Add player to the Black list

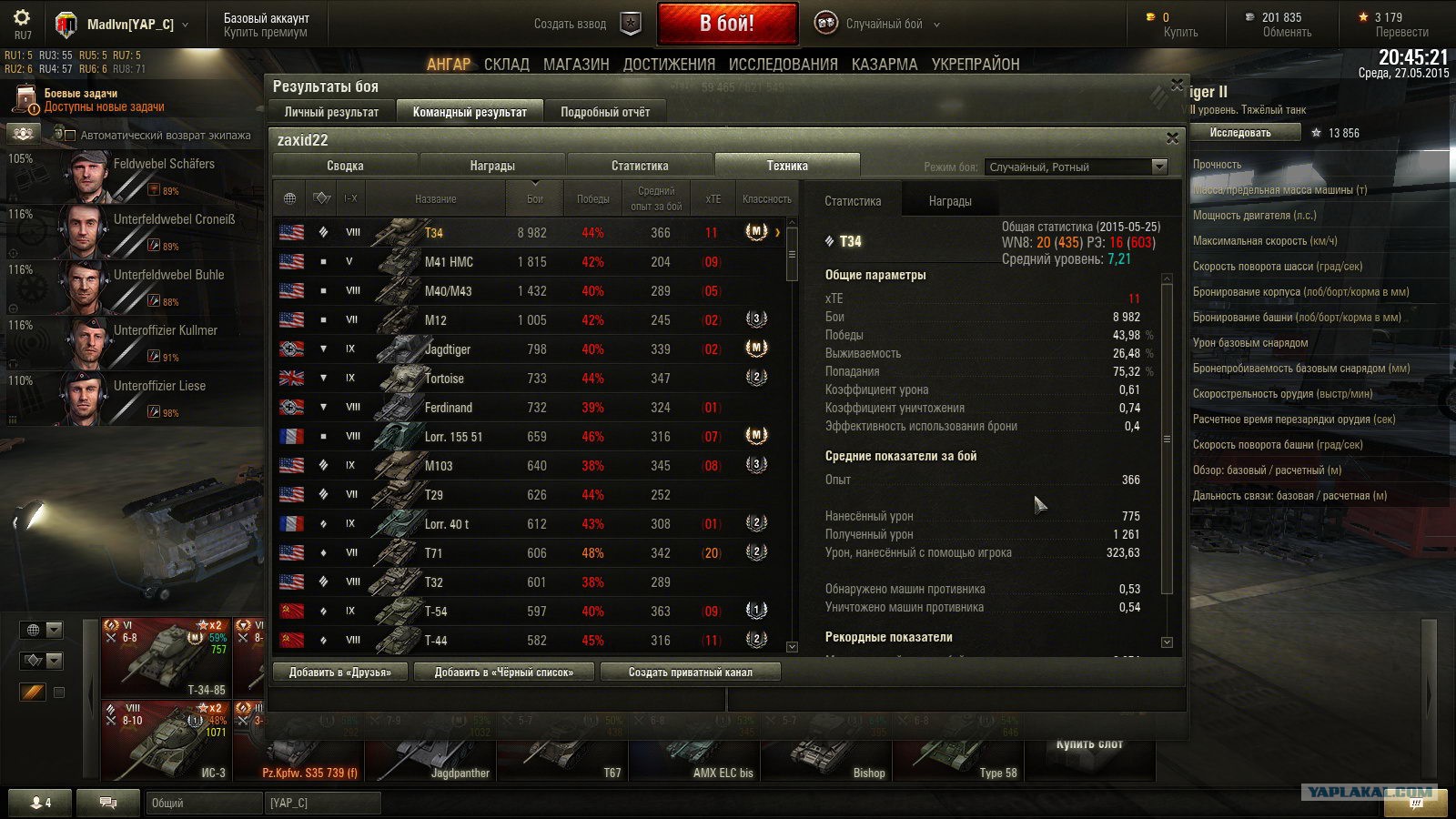point(504,672)
